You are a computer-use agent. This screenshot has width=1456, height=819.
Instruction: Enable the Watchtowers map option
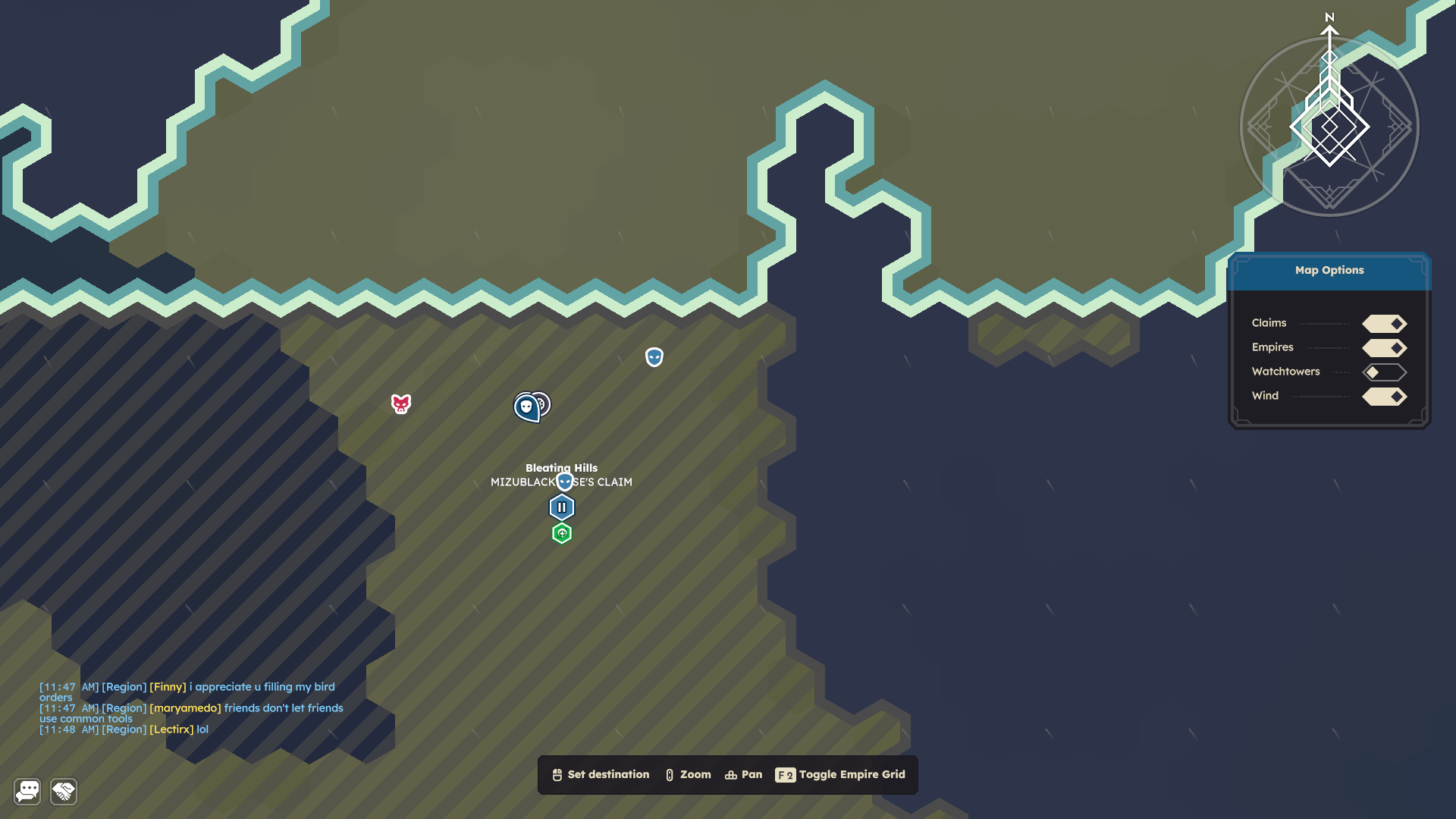[1384, 372]
